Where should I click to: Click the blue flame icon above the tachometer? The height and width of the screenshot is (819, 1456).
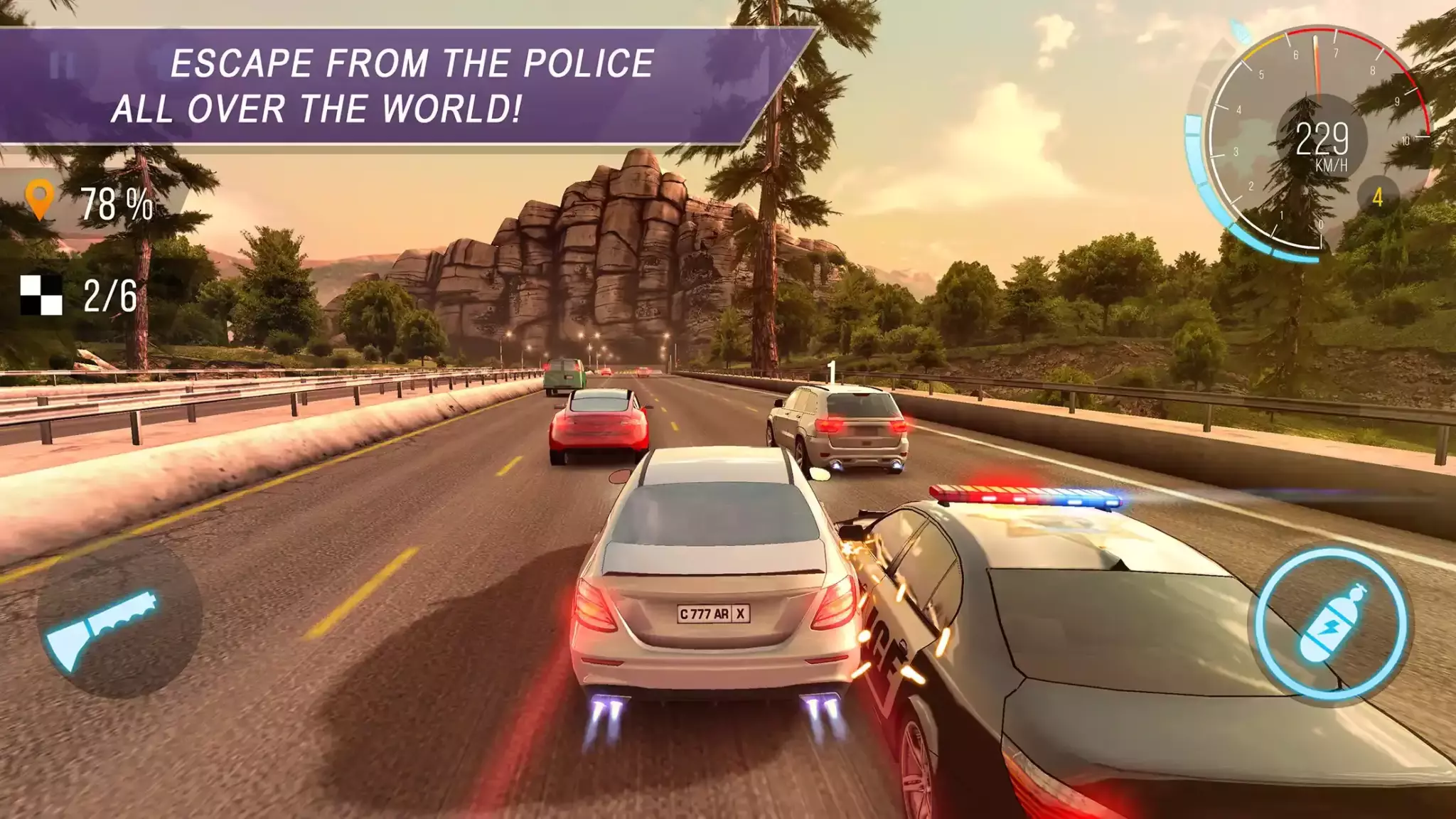coord(1240,33)
